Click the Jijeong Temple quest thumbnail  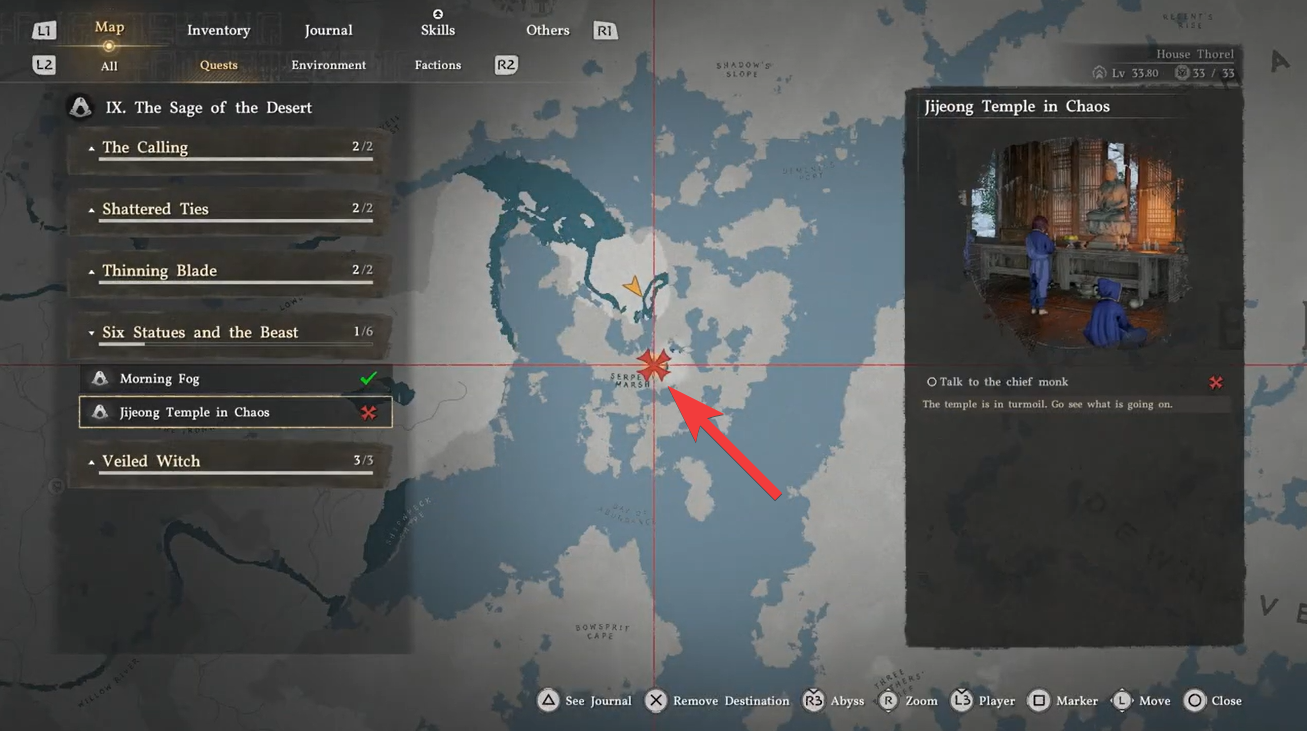tap(1073, 243)
